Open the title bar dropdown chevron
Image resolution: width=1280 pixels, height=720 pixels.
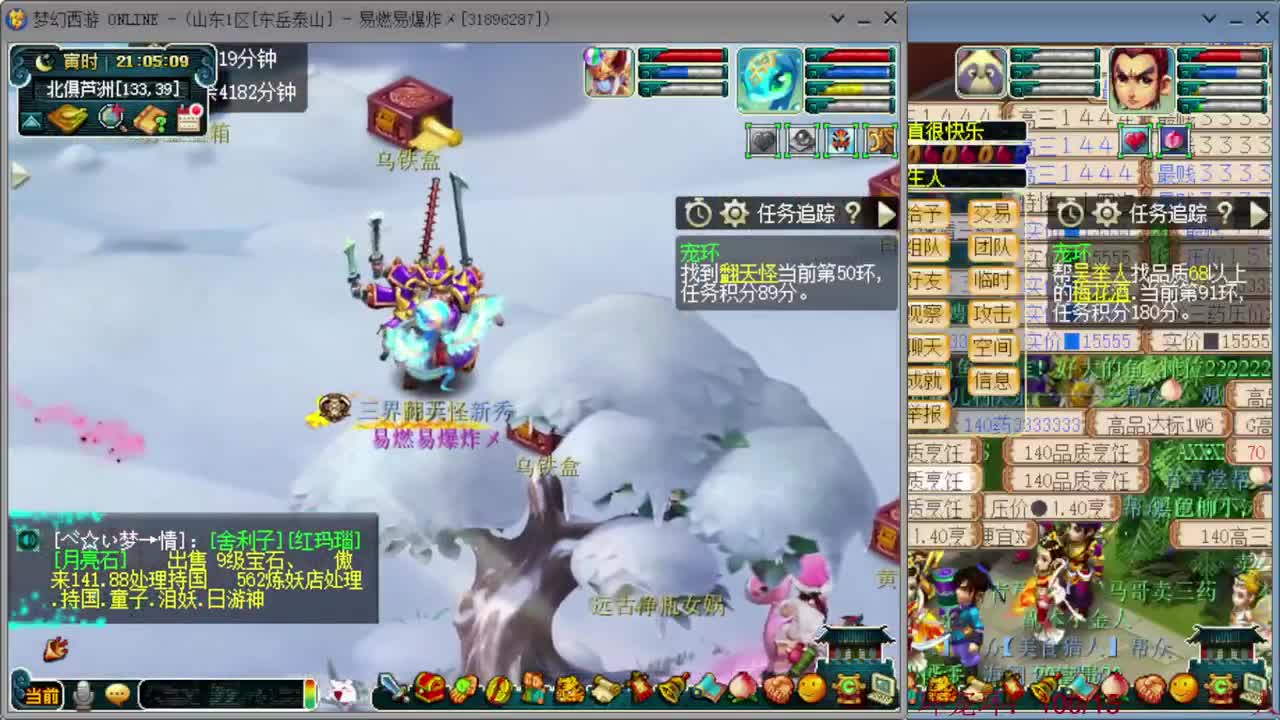pos(836,17)
